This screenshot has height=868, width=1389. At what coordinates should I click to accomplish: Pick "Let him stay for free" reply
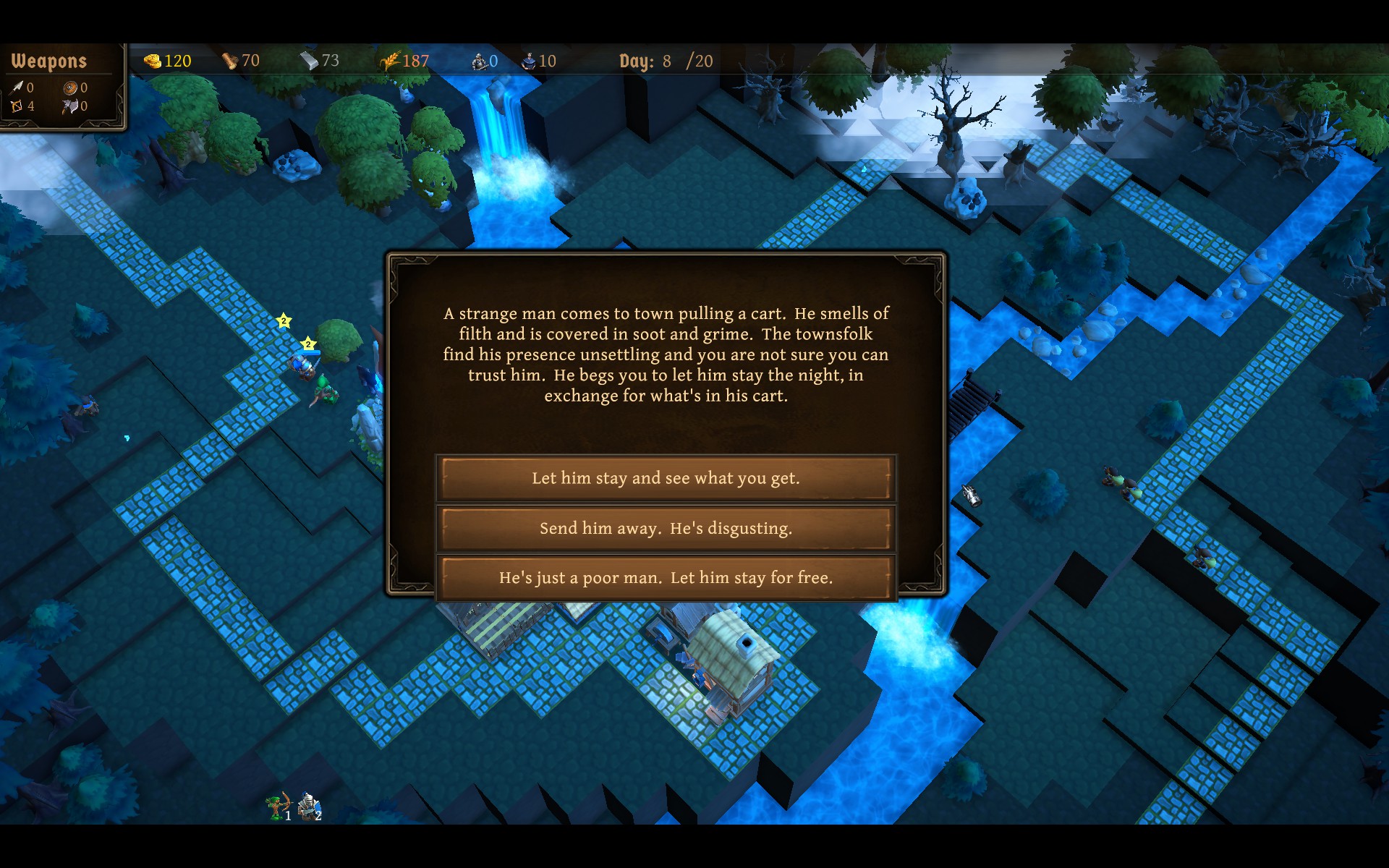[666, 578]
